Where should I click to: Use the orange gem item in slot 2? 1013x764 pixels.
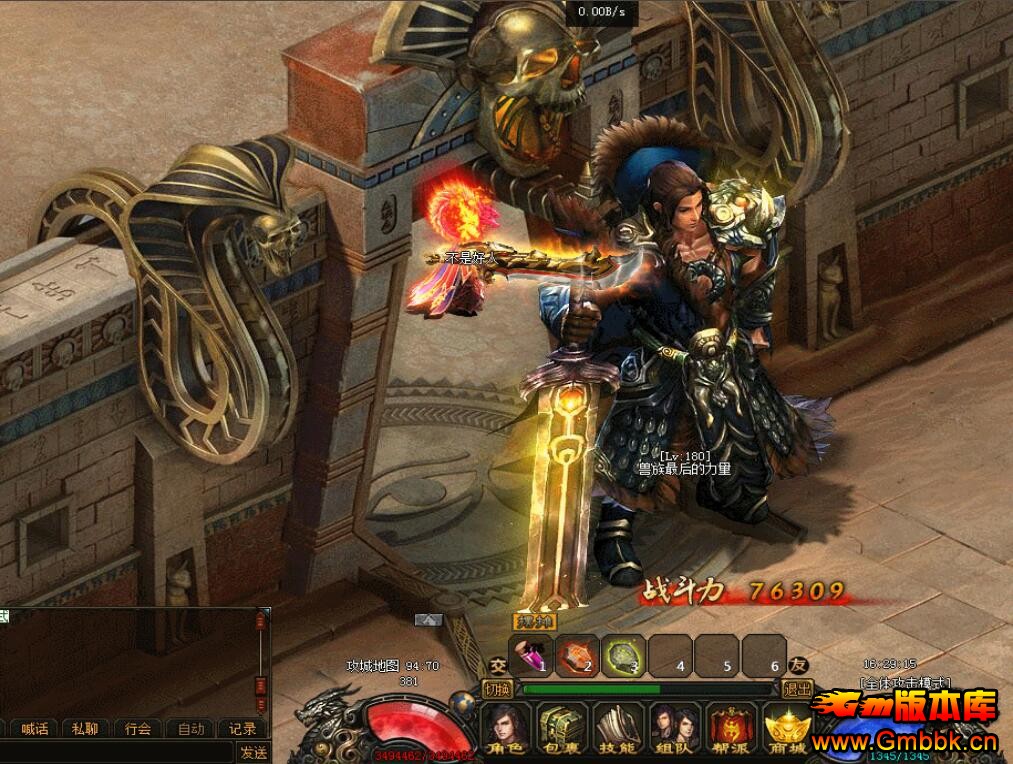point(577,656)
